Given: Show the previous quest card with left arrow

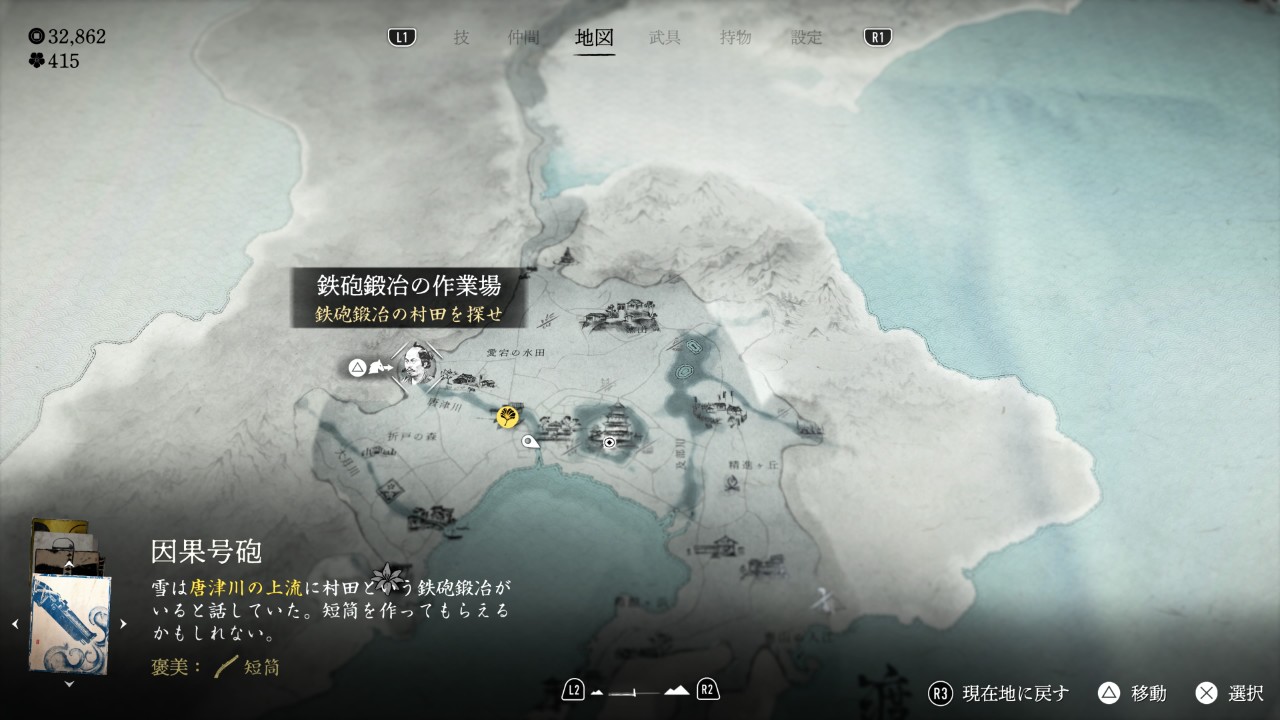Looking at the screenshot, I should (x=15, y=624).
